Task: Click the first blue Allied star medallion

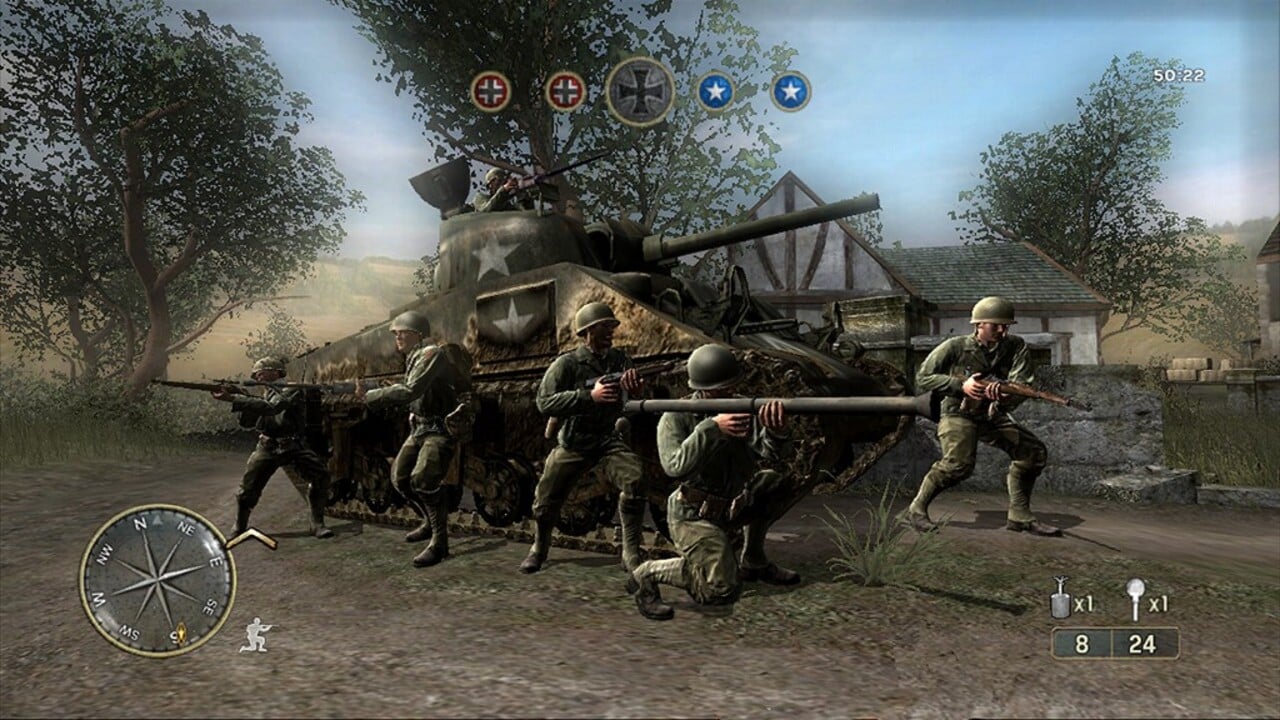Action: [x=717, y=89]
